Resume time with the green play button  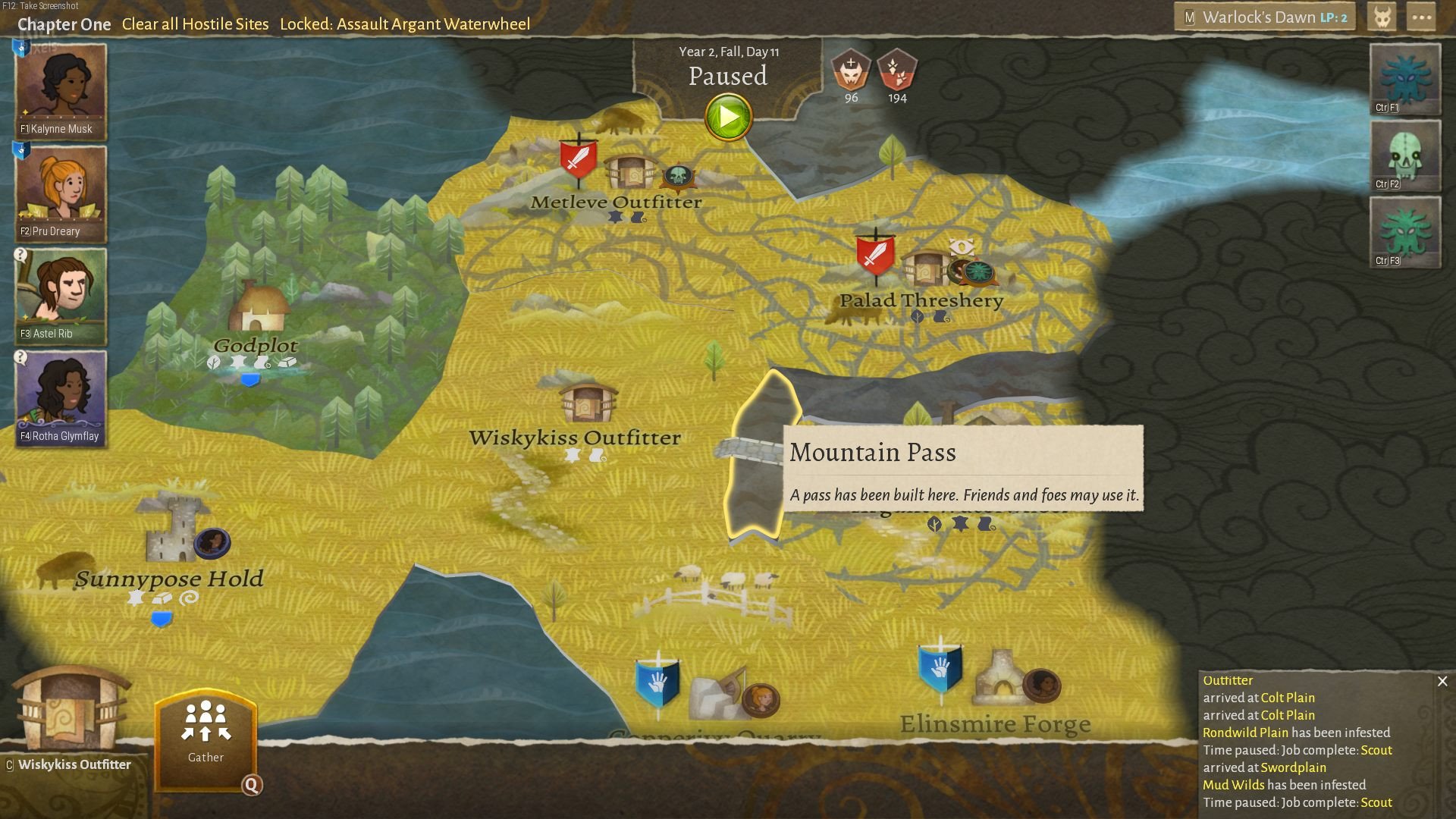728,117
